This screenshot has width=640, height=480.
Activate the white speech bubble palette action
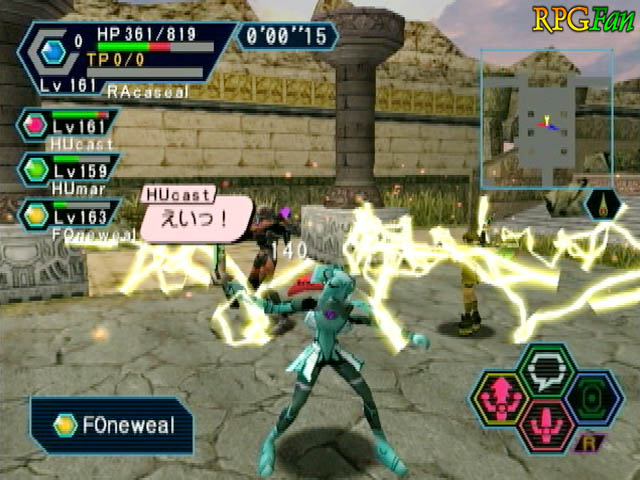[x=546, y=370]
